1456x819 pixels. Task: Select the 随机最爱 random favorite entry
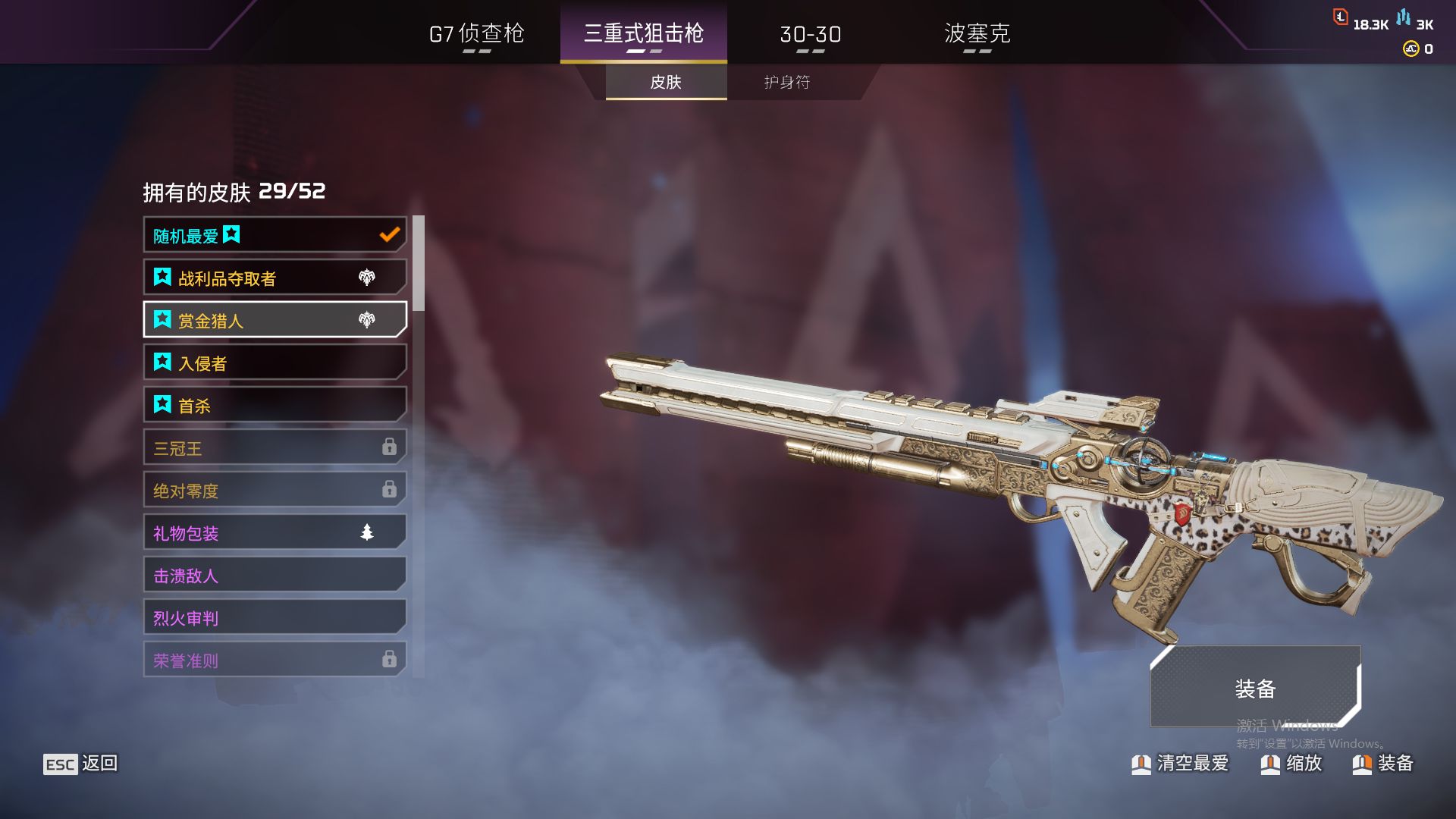pyautogui.click(x=275, y=235)
